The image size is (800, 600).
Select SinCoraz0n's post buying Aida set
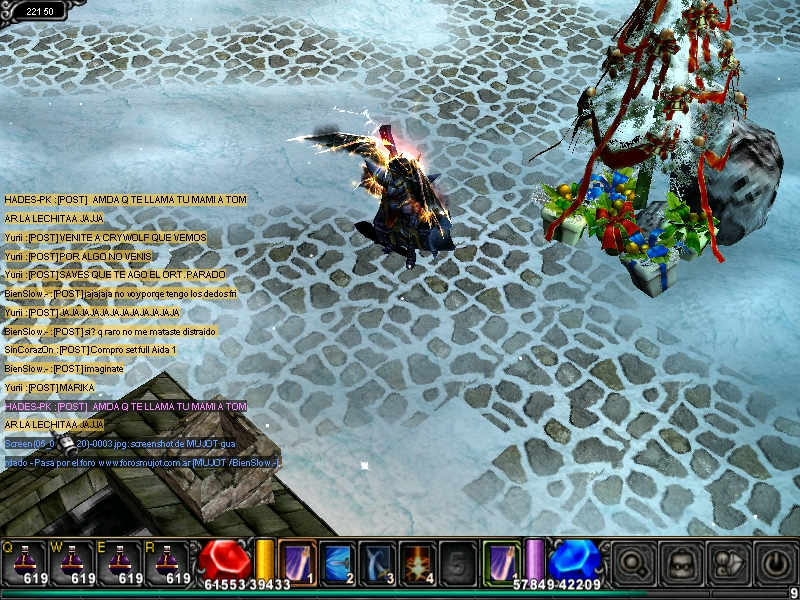coord(90,349)
